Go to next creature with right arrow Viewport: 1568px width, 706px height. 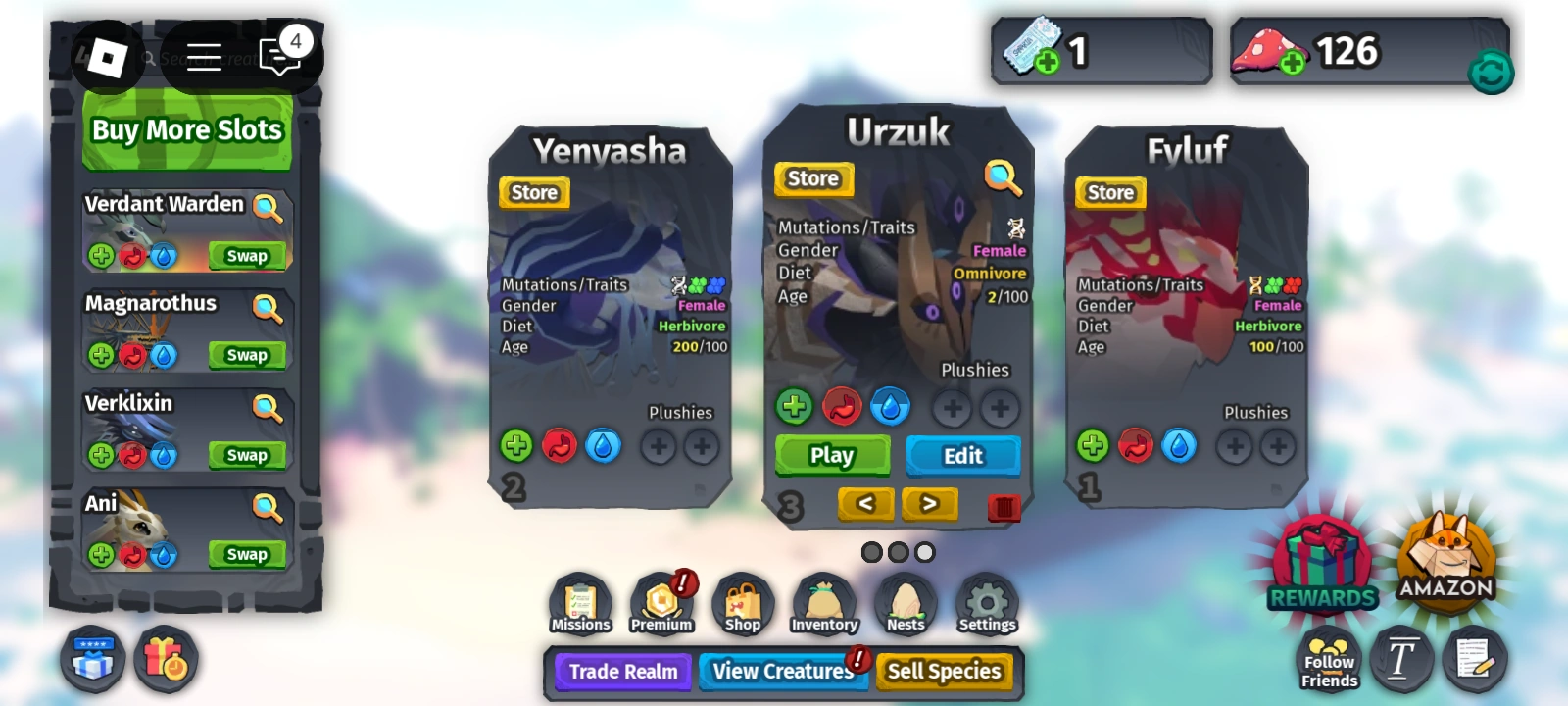pos(929,503)
